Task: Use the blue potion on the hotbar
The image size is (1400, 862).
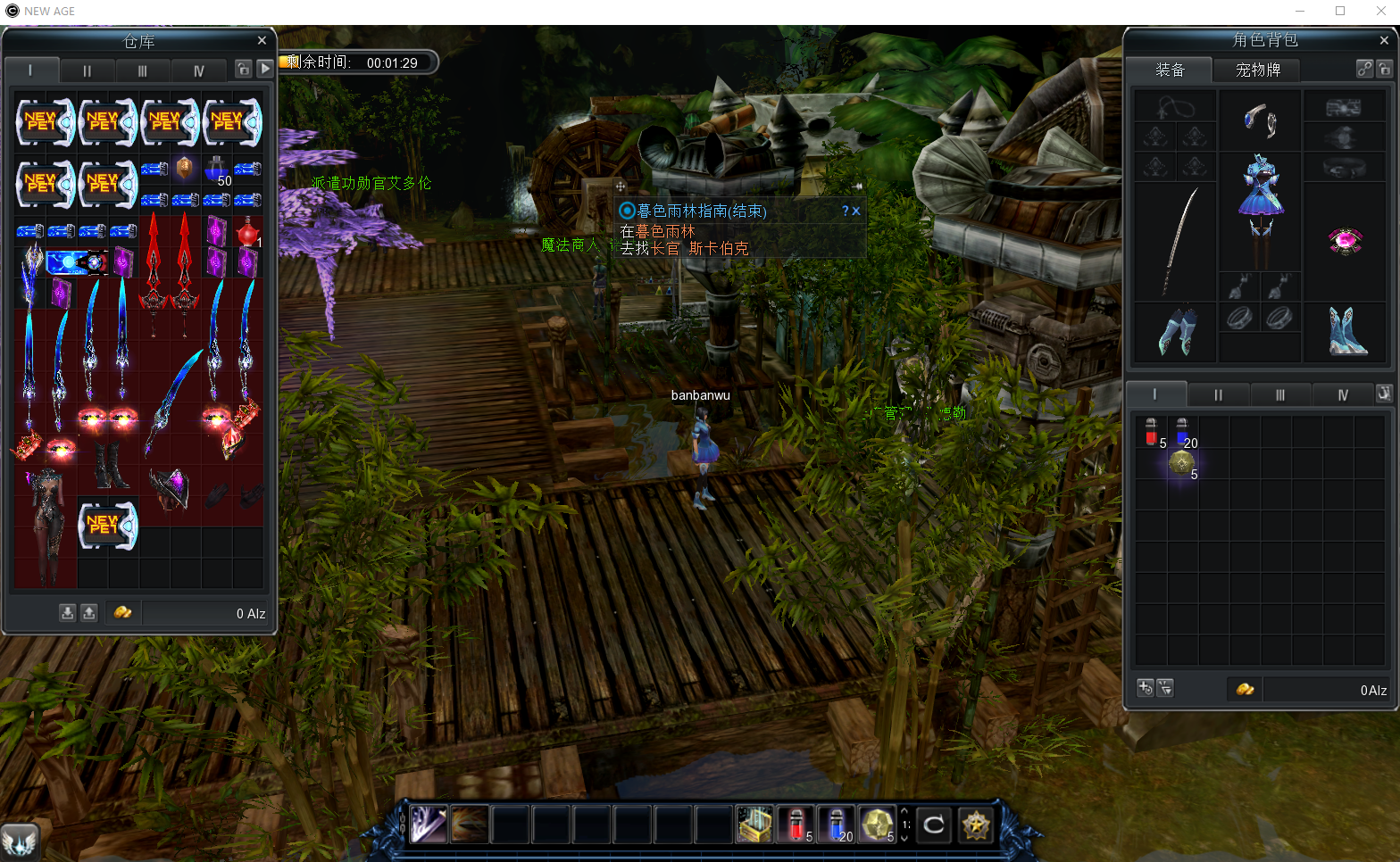Action: click(837, 825)
